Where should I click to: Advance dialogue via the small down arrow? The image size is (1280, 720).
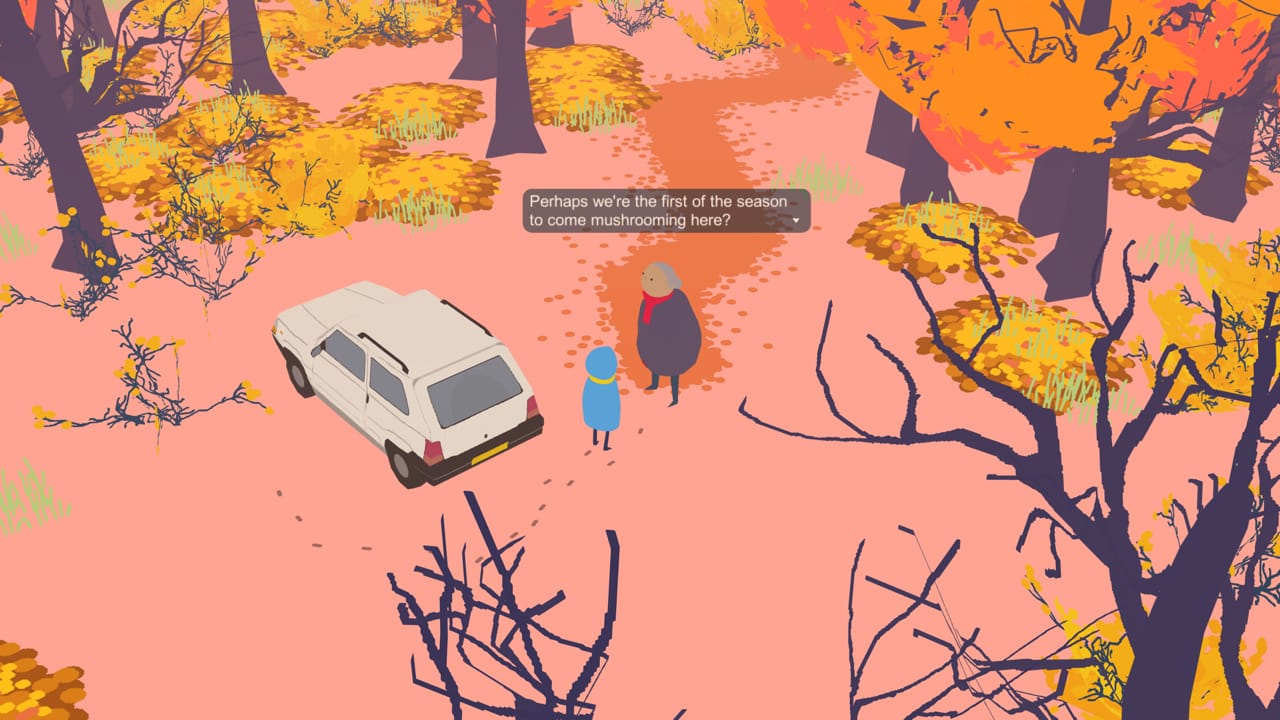point(795,221)
